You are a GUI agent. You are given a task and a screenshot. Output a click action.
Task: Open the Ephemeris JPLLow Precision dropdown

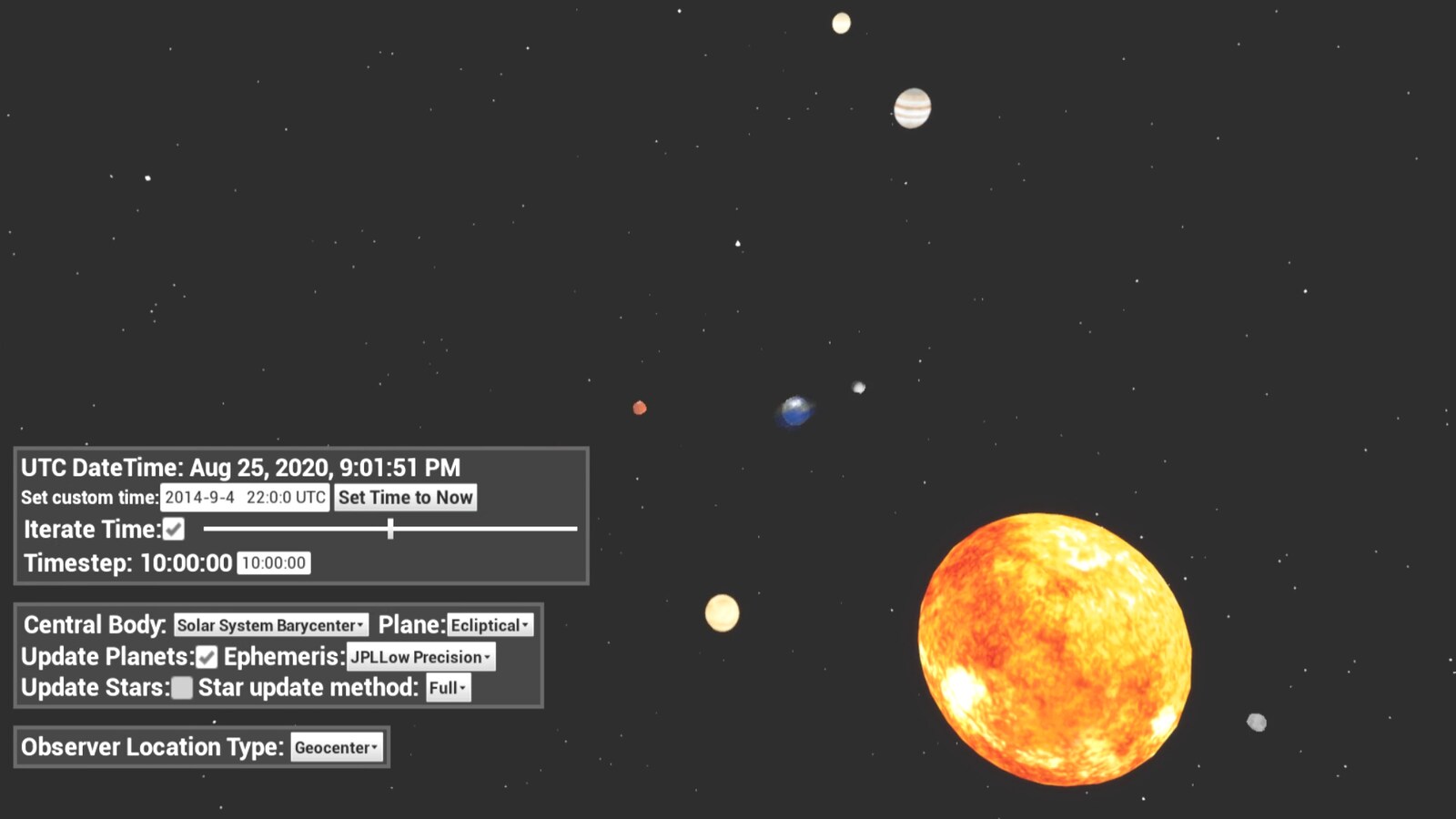point(420,657)
